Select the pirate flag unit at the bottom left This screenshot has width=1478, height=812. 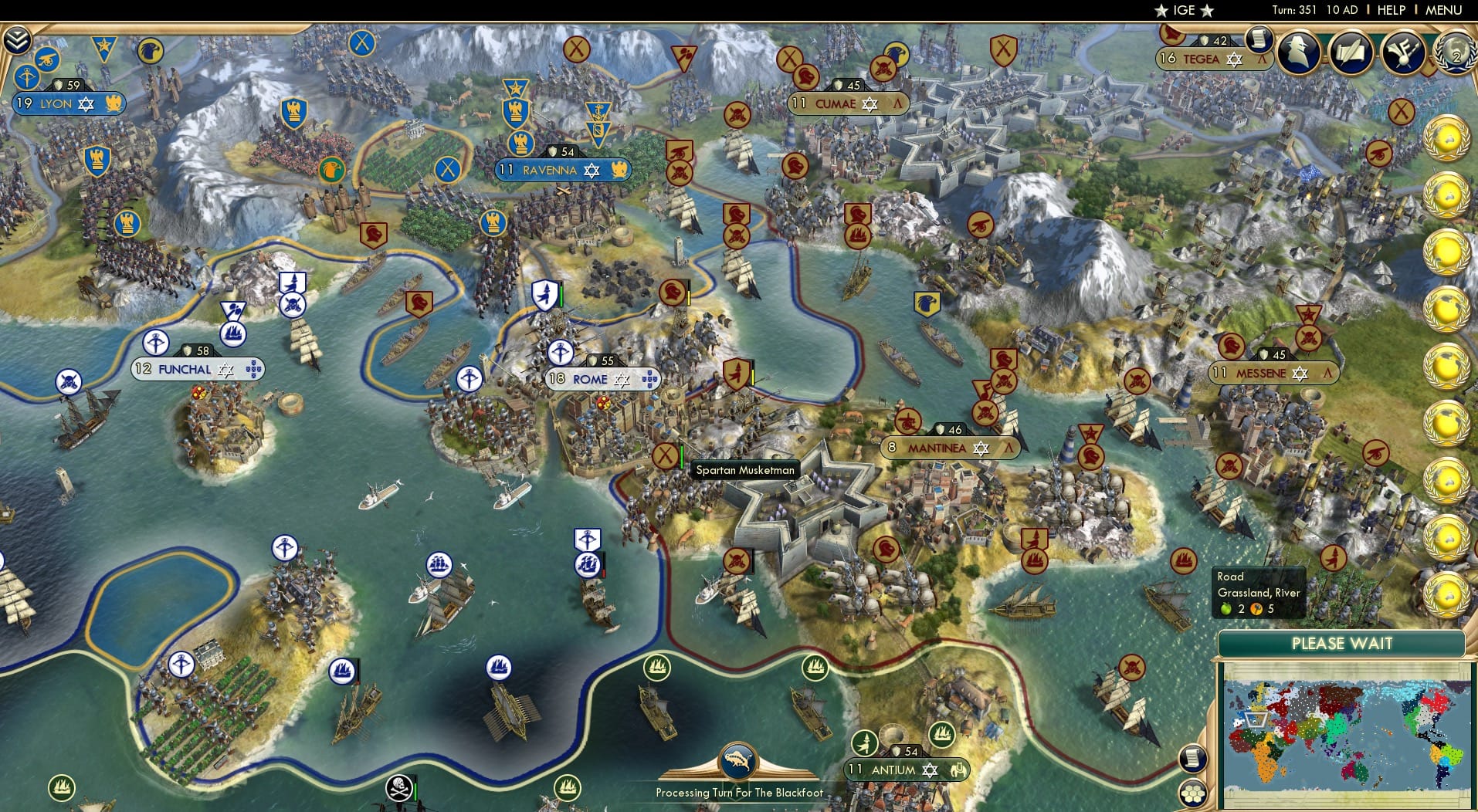pos(398,788)
